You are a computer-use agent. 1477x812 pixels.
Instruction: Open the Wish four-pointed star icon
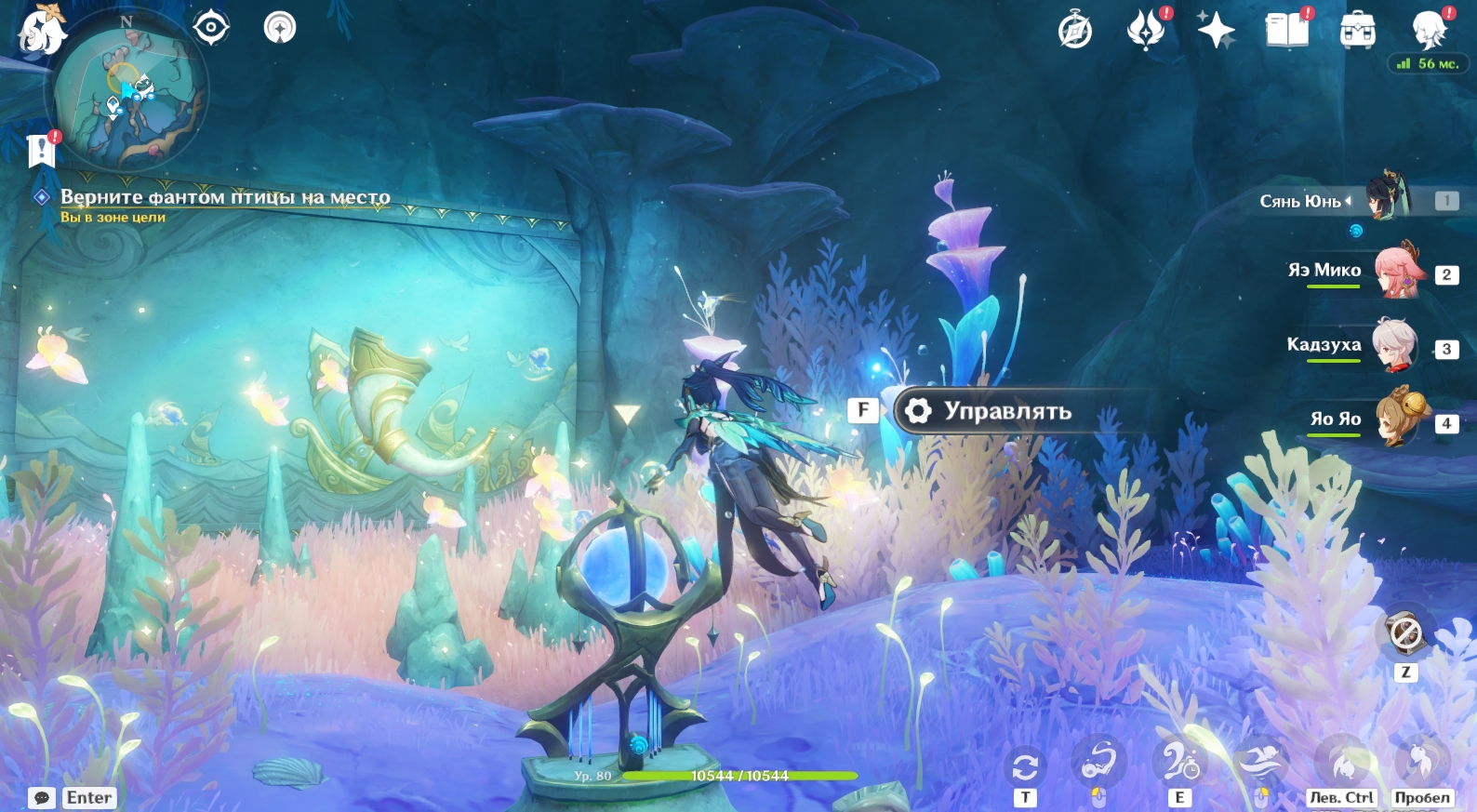[1216, 30]
